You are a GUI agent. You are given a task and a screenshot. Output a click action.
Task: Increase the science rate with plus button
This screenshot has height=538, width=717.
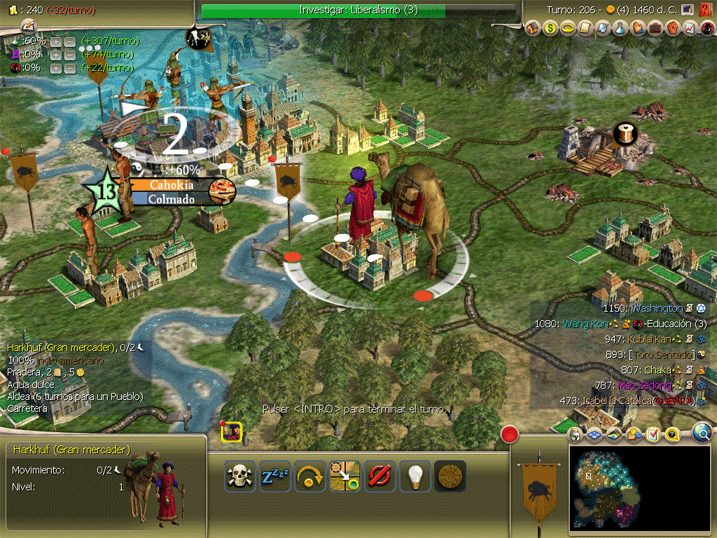(x=55, y=41)
